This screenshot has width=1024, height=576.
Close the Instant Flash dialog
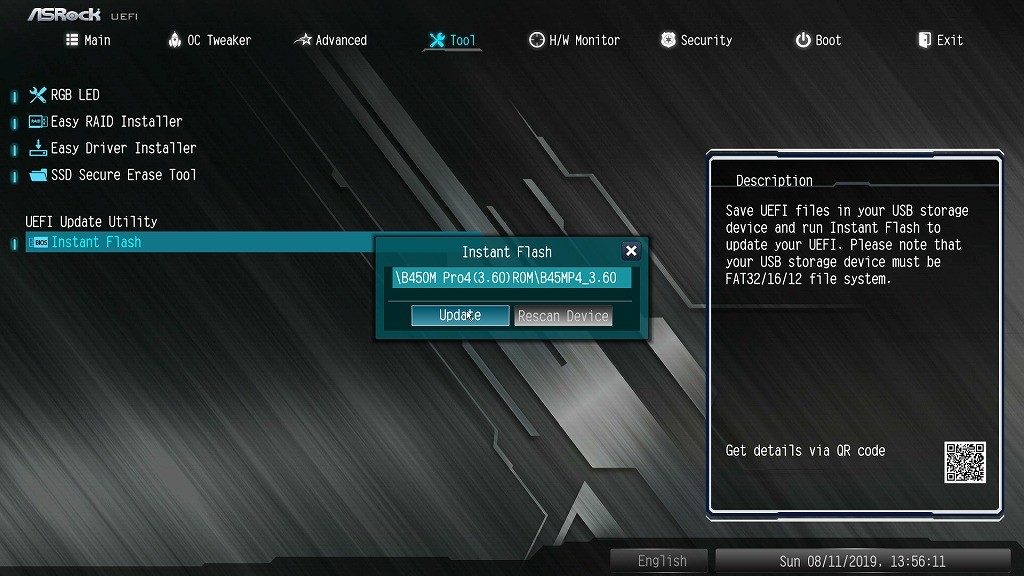pyautogui.click(x=631, y=251)
